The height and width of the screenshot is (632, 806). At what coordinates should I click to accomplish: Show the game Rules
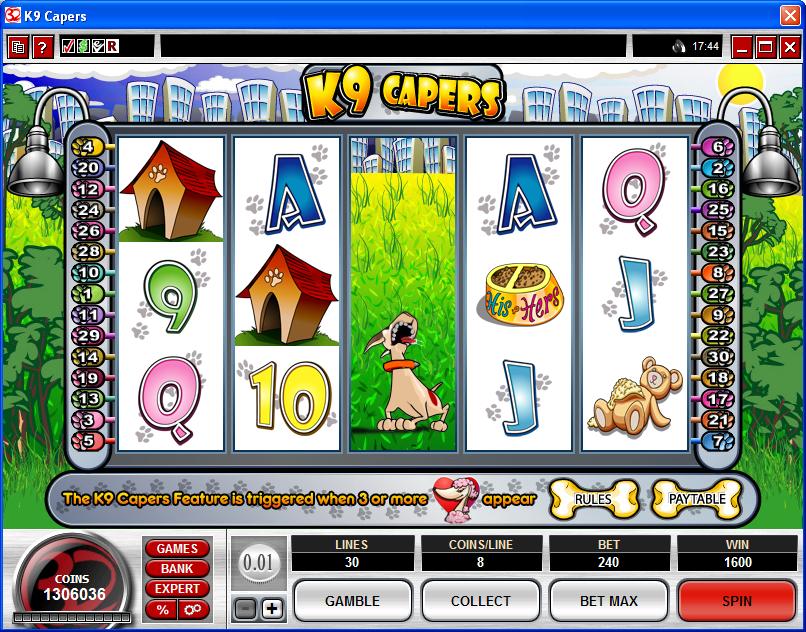593,499
